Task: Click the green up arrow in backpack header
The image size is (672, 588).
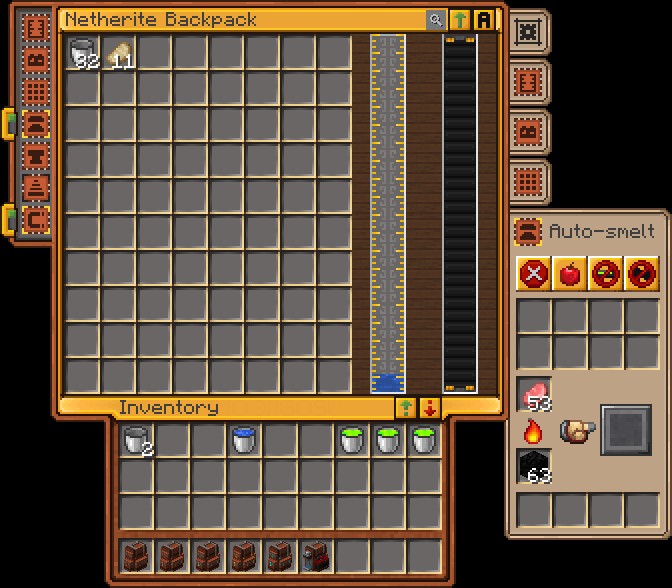Action: coord(460,20)
